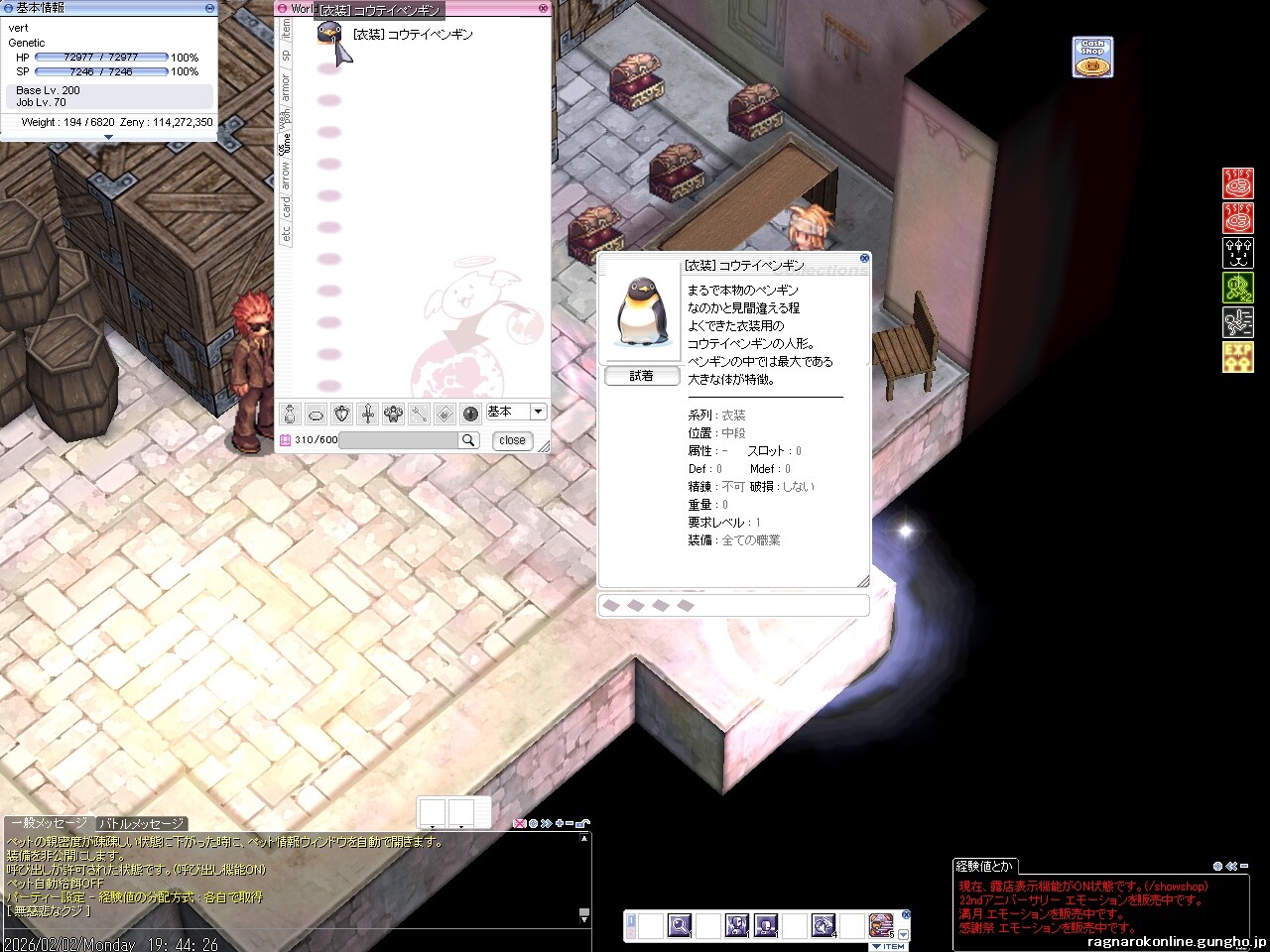1270x952 pixels.
Task: Switch to the arrow inventory tab
Action: pos(286,176)
